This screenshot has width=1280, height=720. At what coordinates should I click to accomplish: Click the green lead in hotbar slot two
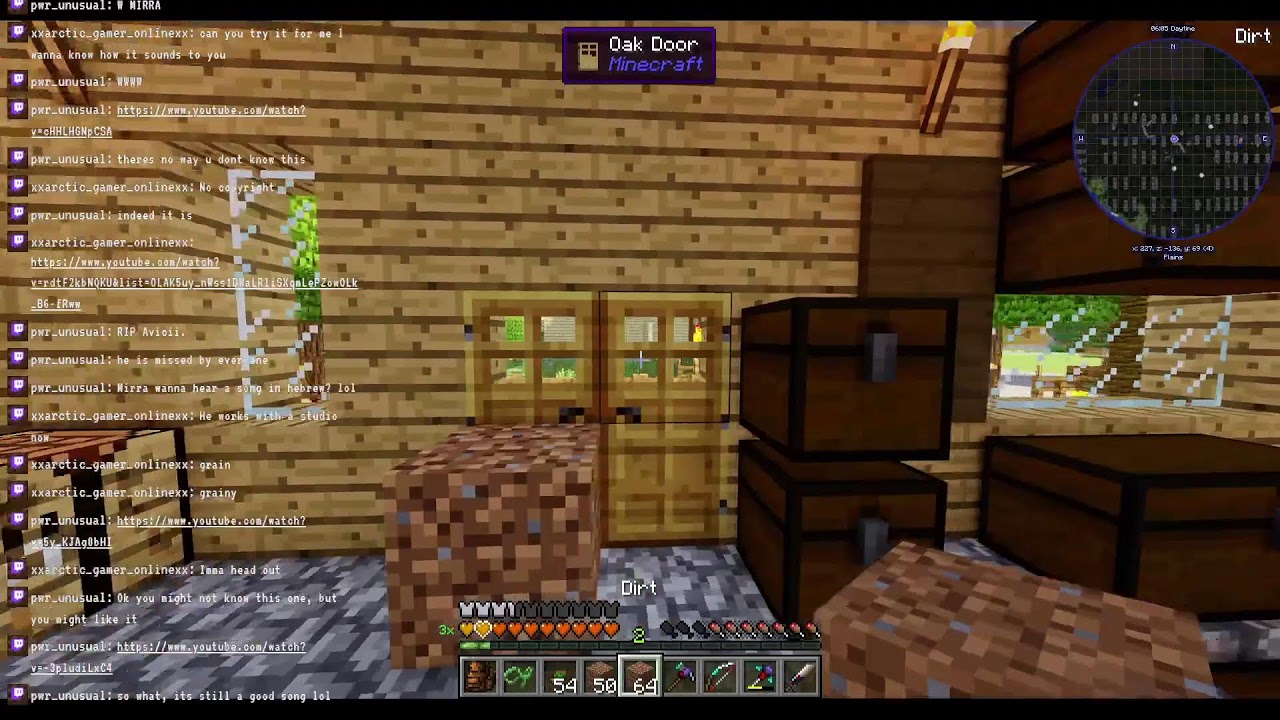pos(519,678)
